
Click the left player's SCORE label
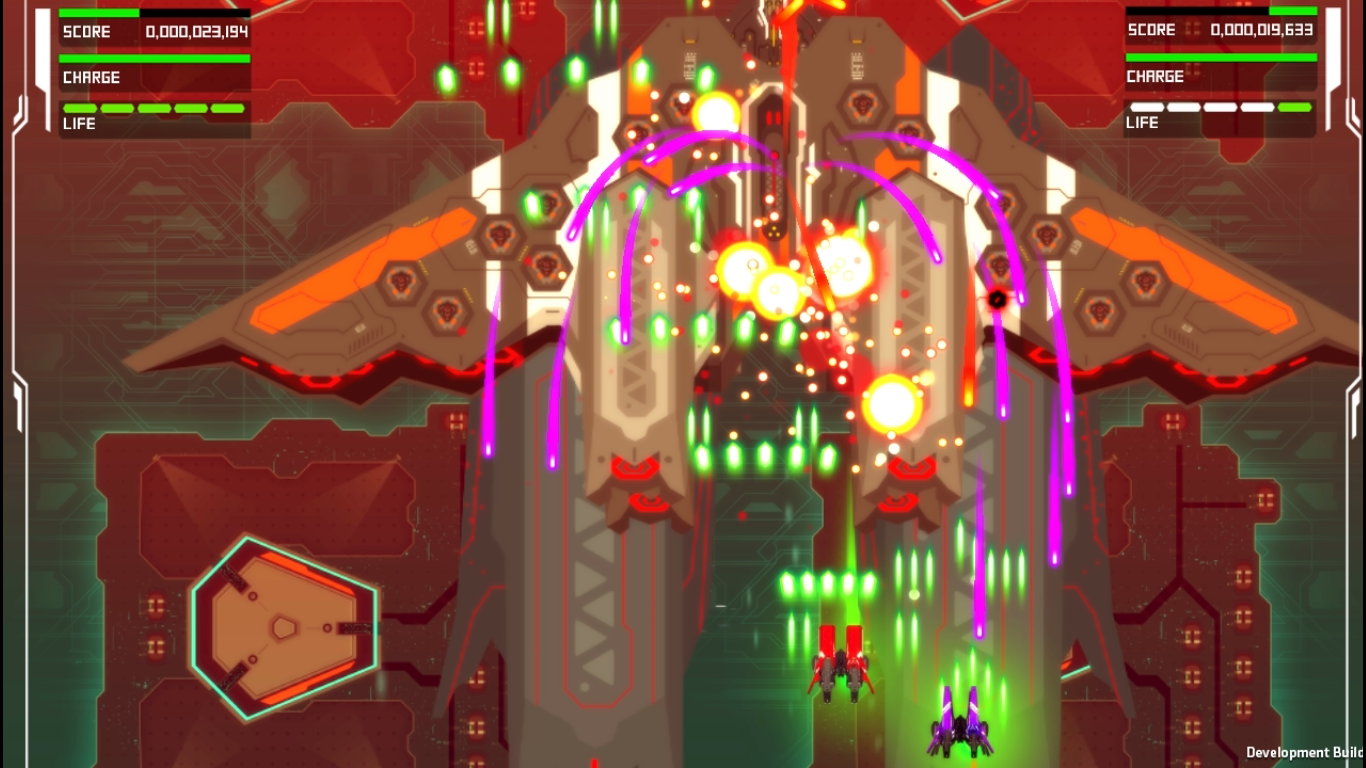[86, 31]
